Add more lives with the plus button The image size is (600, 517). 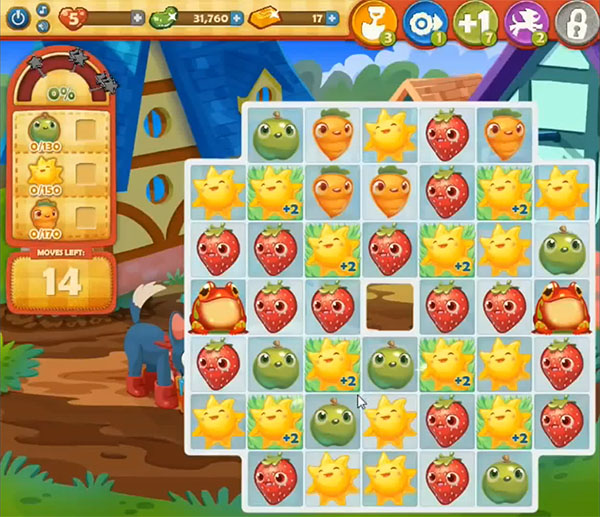(137, 18)
